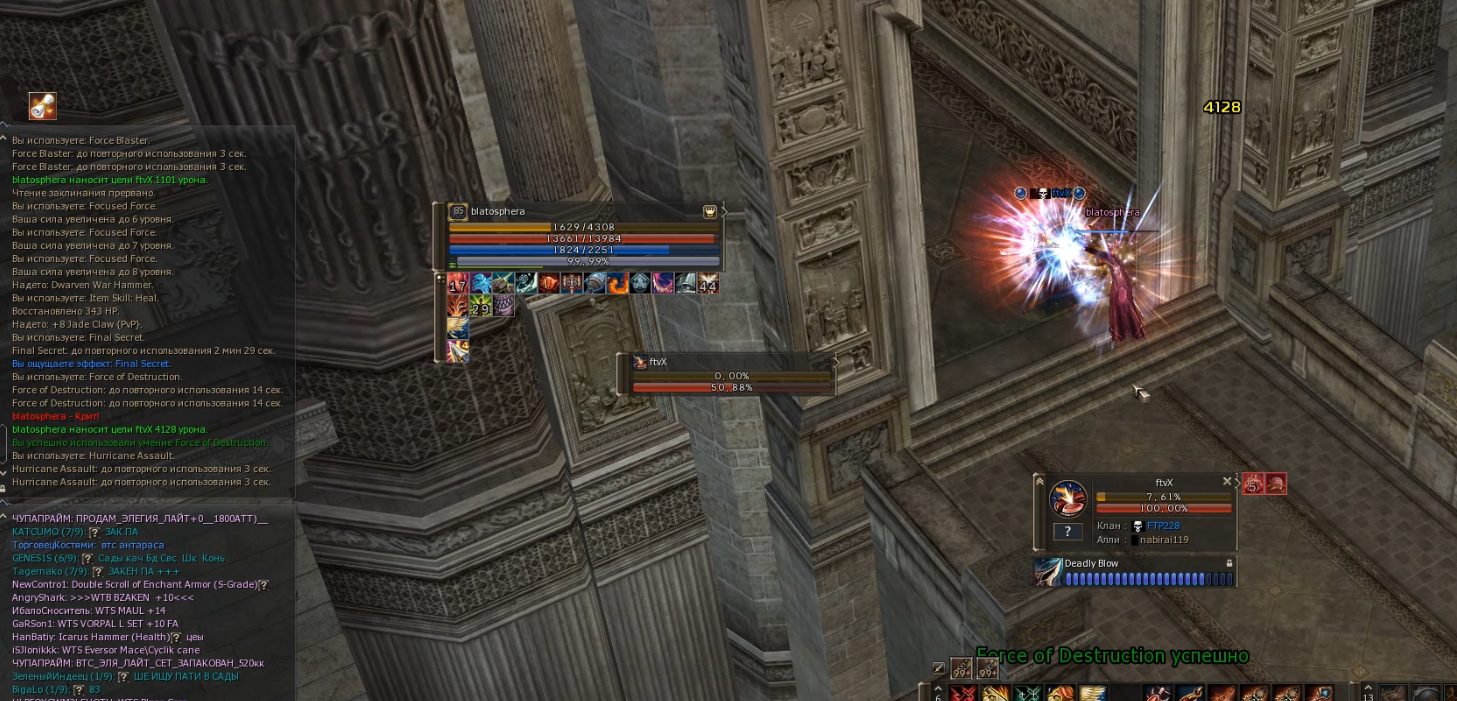Click the crown icon on blatosphera's status bar
Image resolution: width=1457 pixels, height=701 pixels.
point(710,212)
